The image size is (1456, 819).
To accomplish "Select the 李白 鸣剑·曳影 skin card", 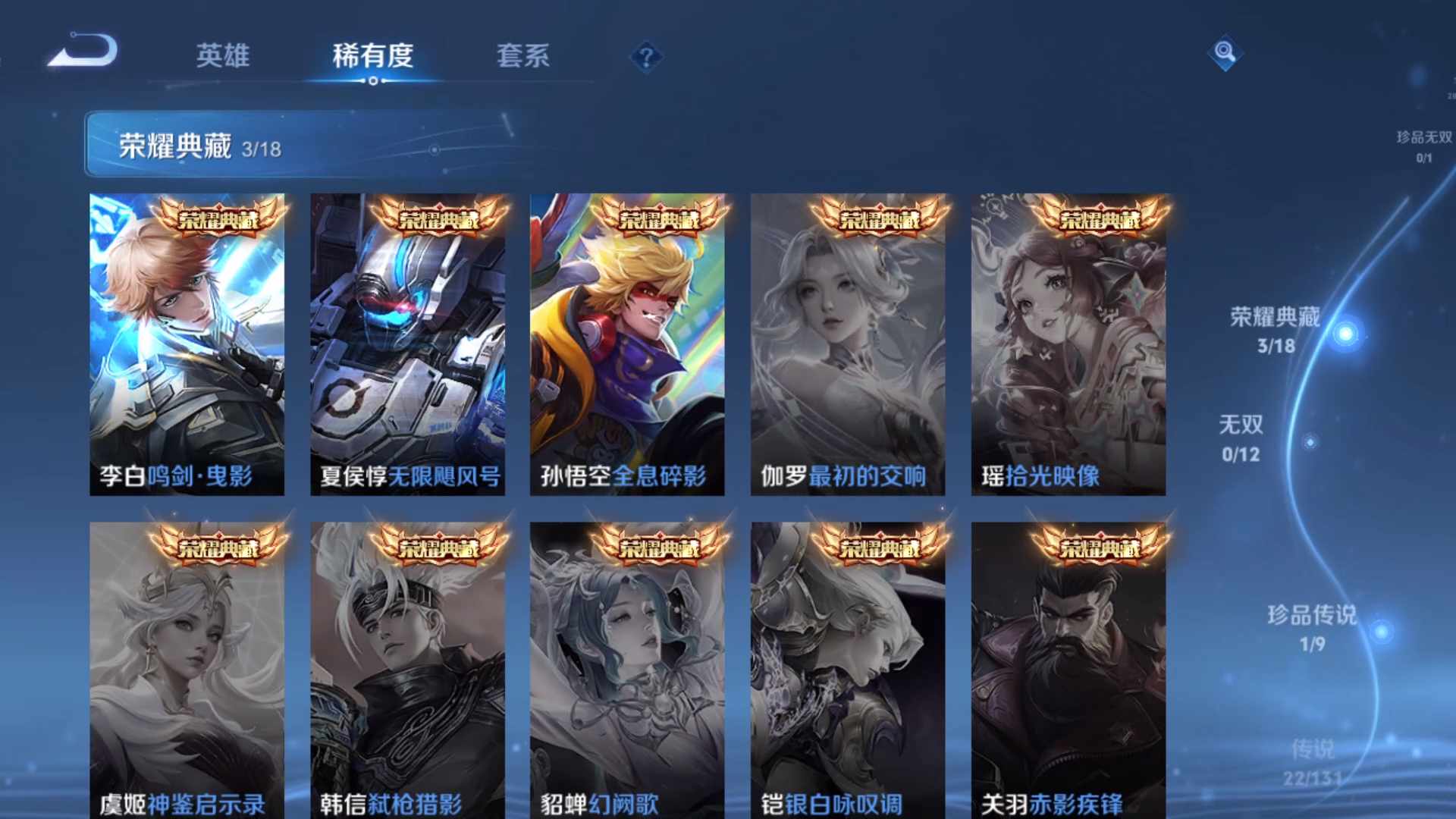I will (x=186, y=341).
